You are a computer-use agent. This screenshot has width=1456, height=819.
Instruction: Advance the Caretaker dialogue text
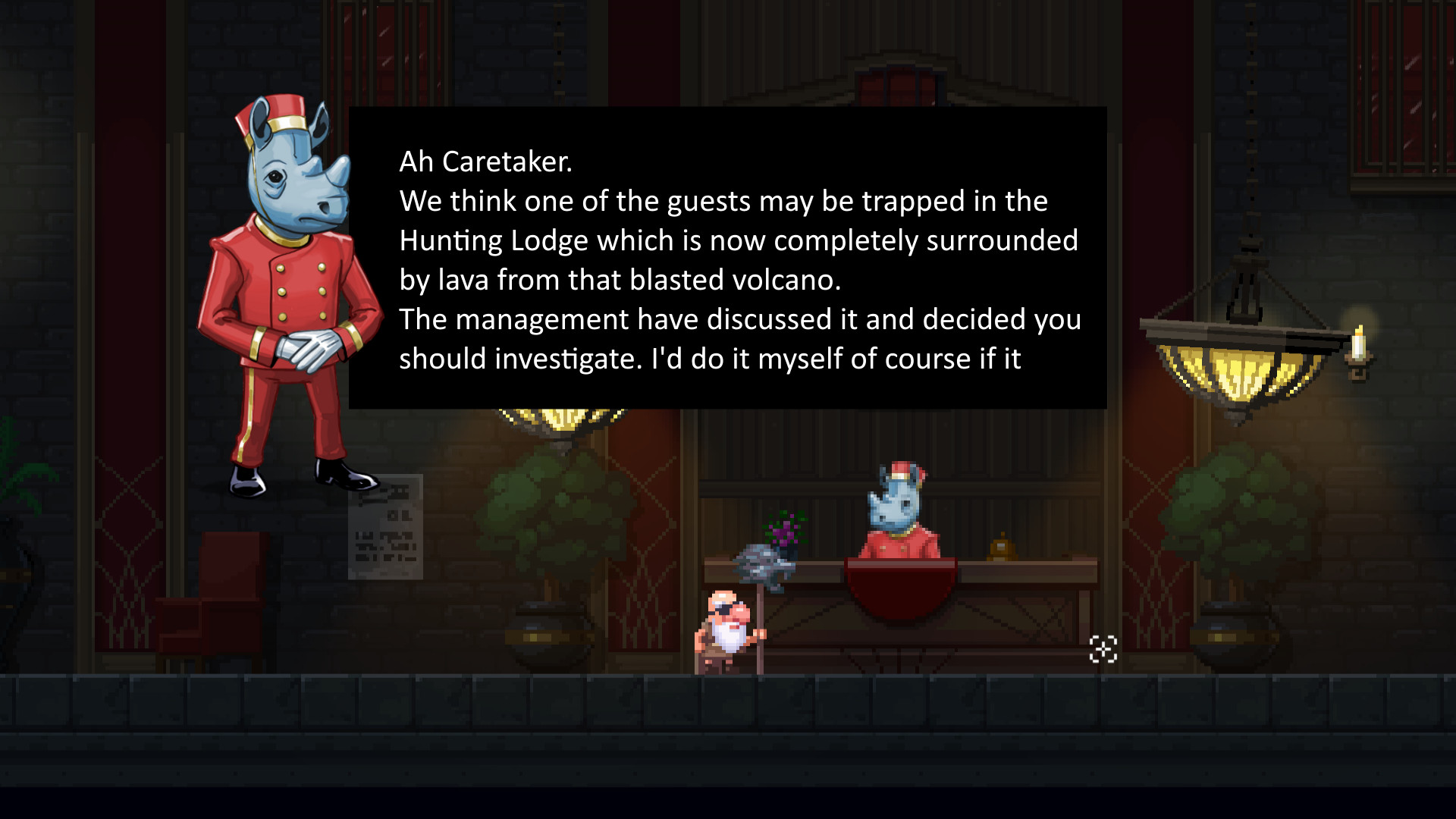728,258
